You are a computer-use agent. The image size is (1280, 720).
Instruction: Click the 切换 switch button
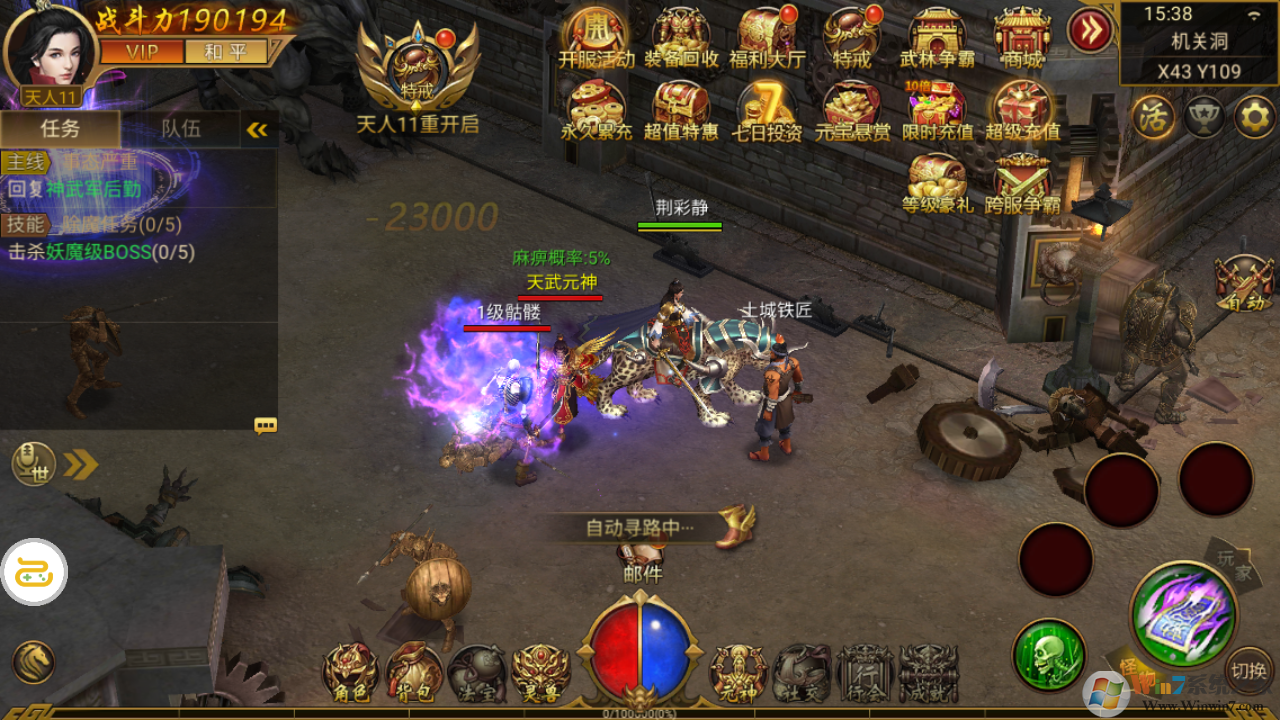click(1249, 670)
